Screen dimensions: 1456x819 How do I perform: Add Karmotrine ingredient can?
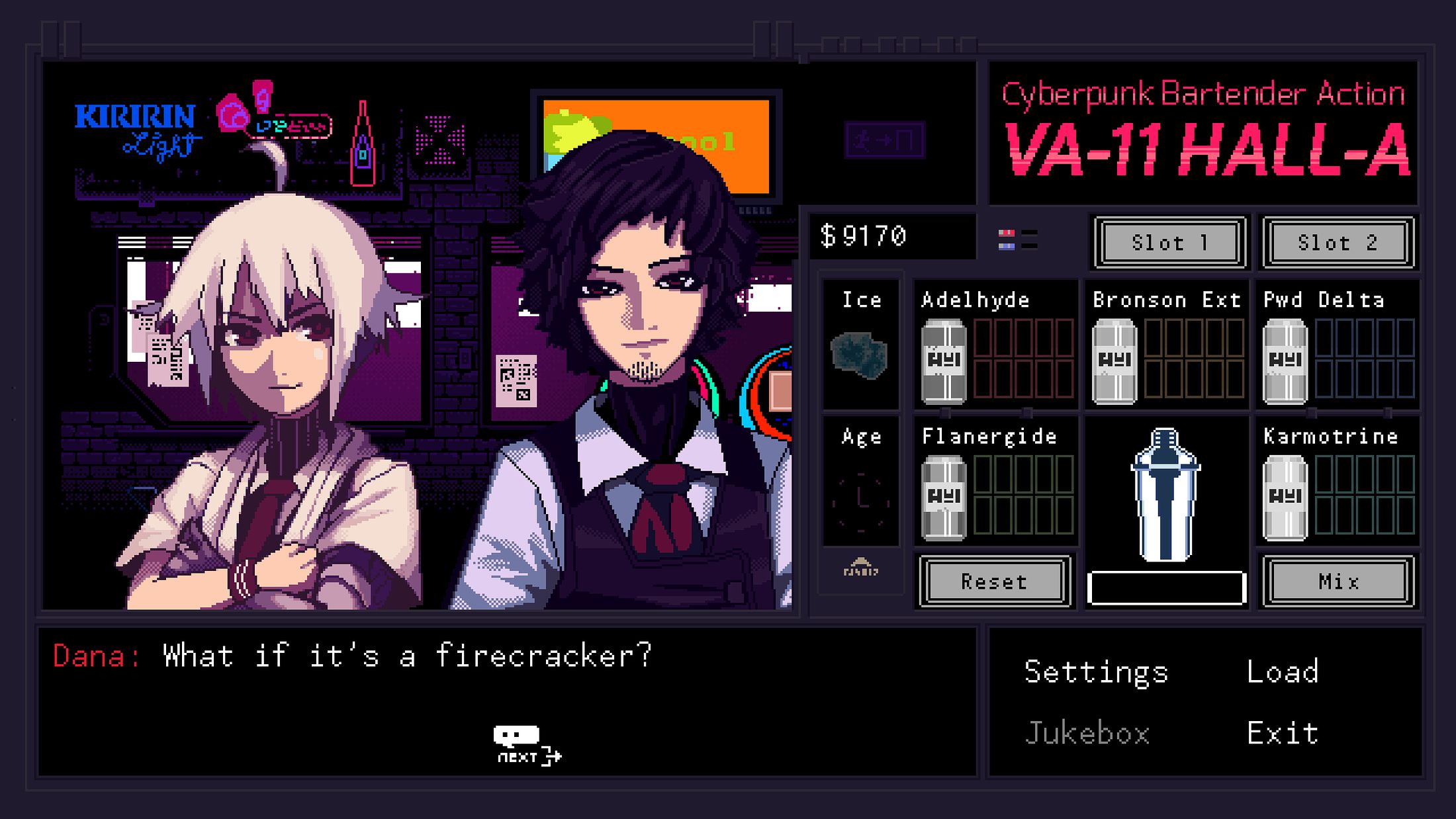(1285, 497)
